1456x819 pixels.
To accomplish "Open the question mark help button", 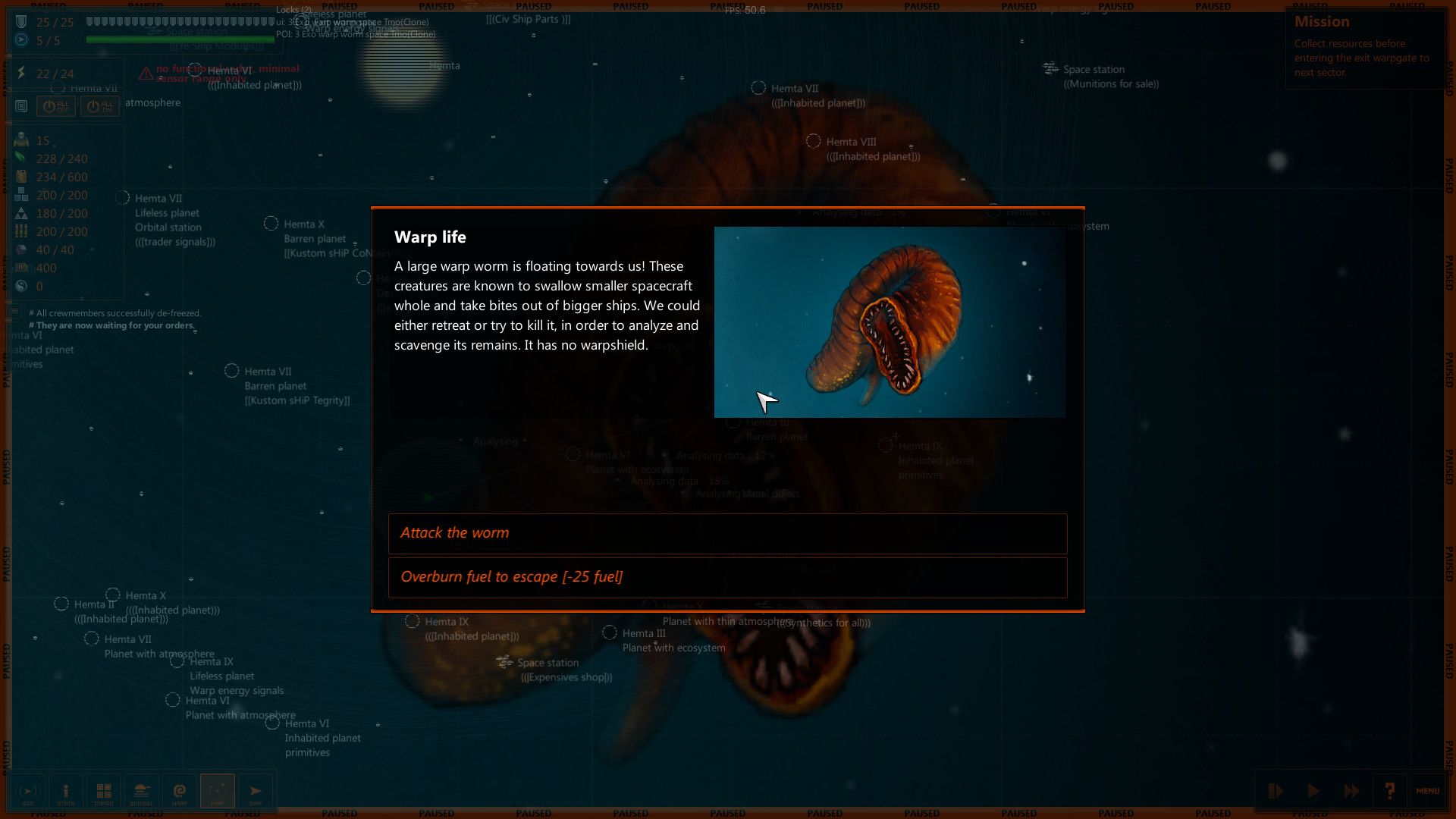I will click(1389, 791).
